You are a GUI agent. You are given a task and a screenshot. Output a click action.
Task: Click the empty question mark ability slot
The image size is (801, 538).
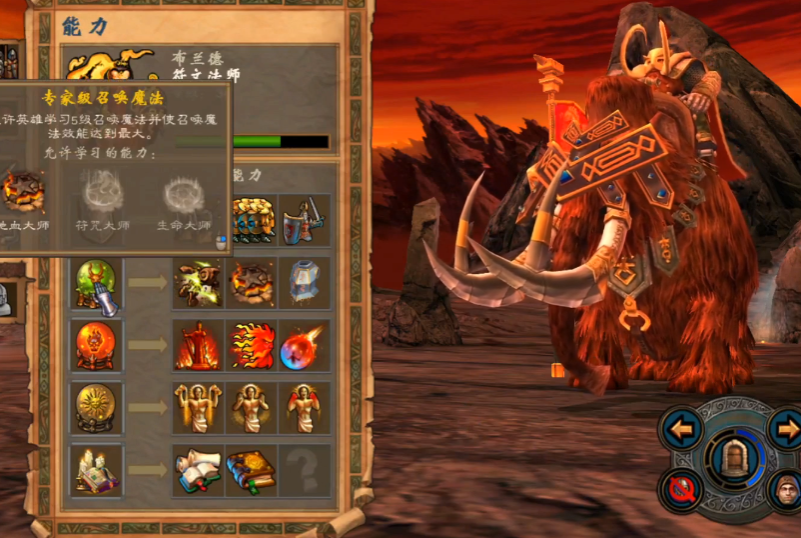(x=304, y=470)
